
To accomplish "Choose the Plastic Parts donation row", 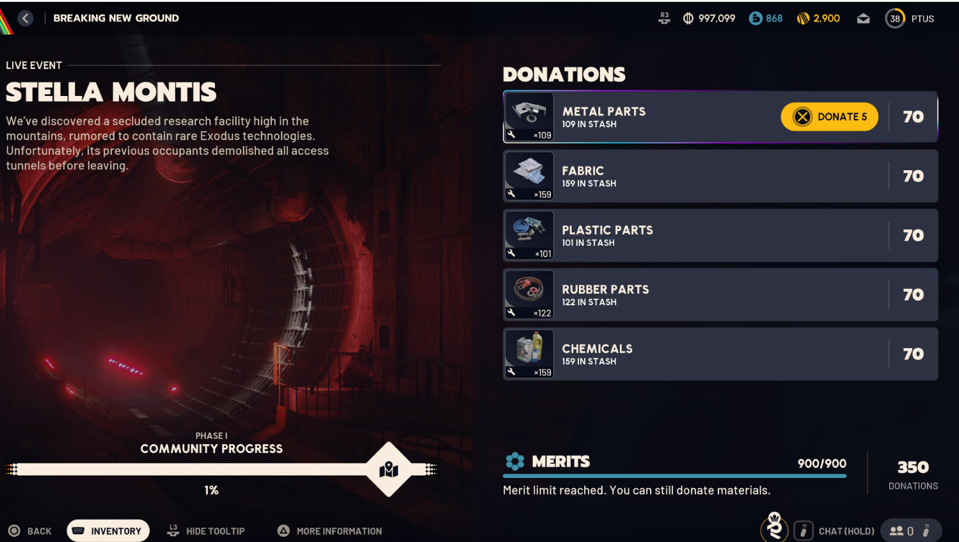I will coord(720,235).
